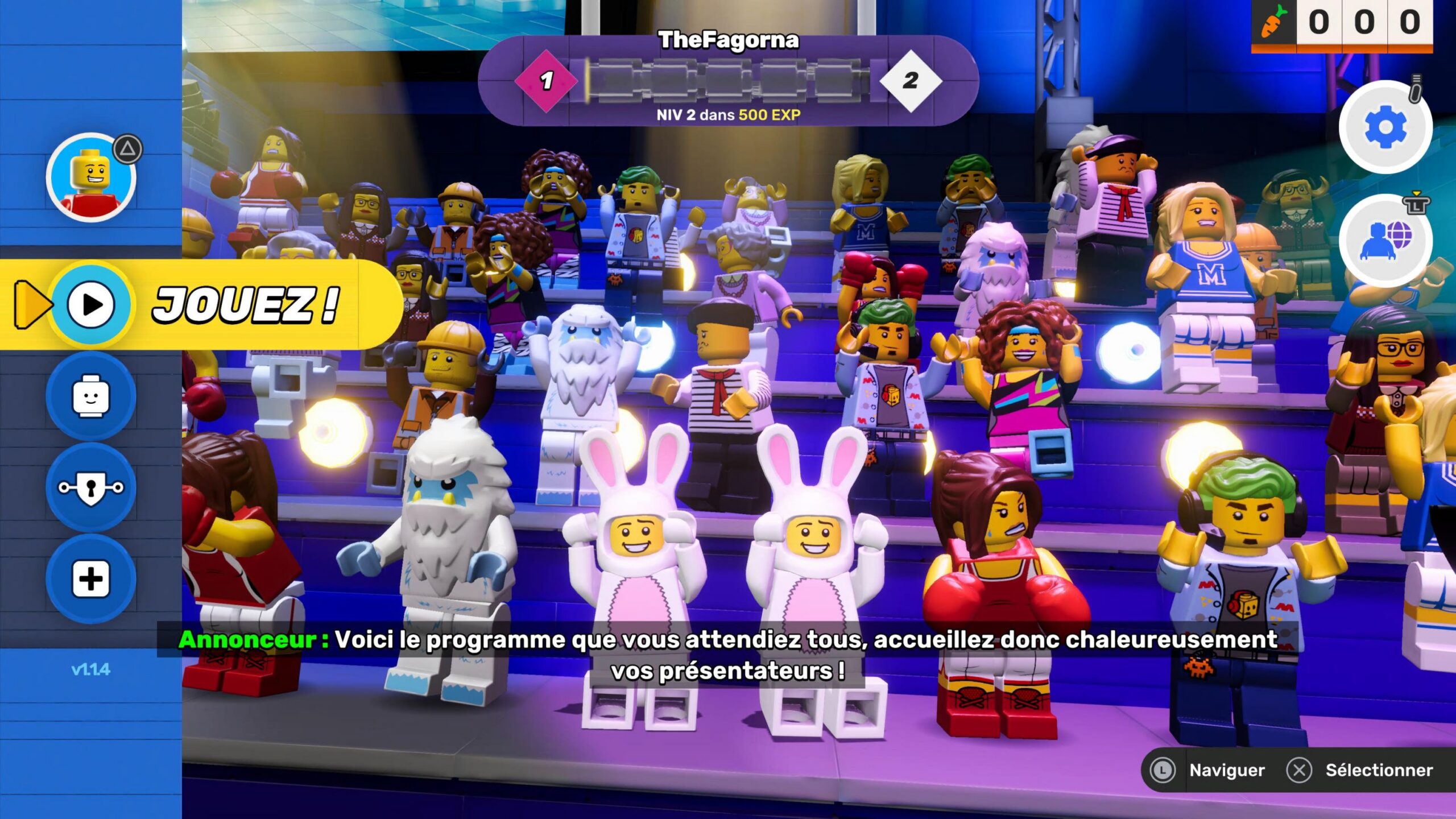Open the player profile avatar
The width and height of the screenshot is (1456, 819).
point(91,177)
